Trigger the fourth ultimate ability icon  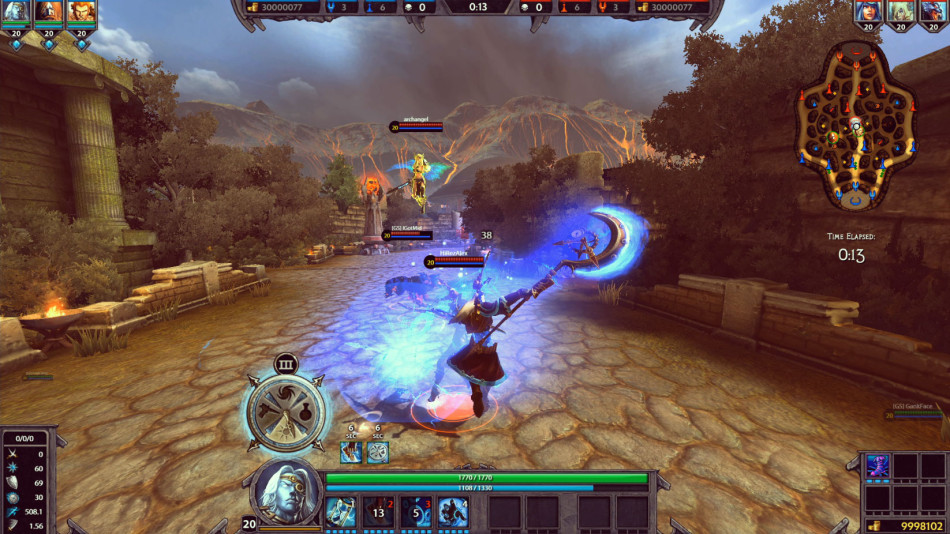tap(454, 511)
